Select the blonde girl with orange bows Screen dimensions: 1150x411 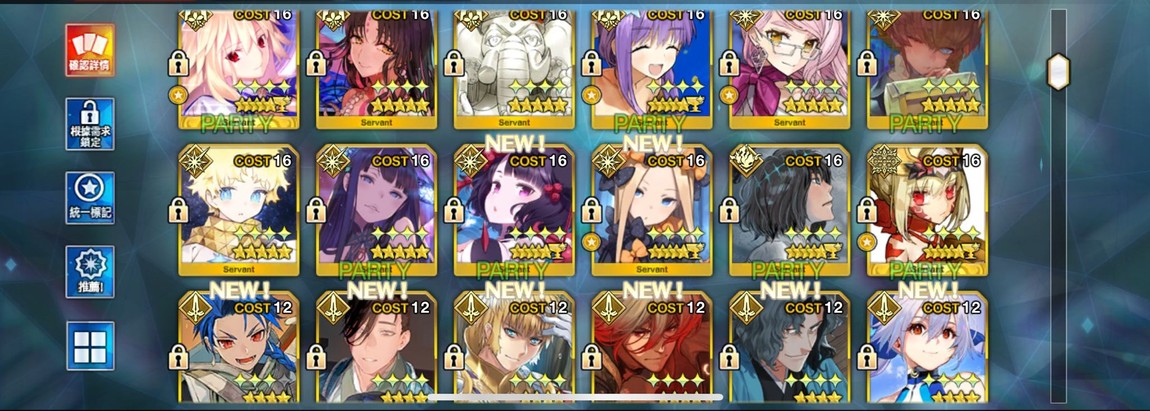coord(651,210)
